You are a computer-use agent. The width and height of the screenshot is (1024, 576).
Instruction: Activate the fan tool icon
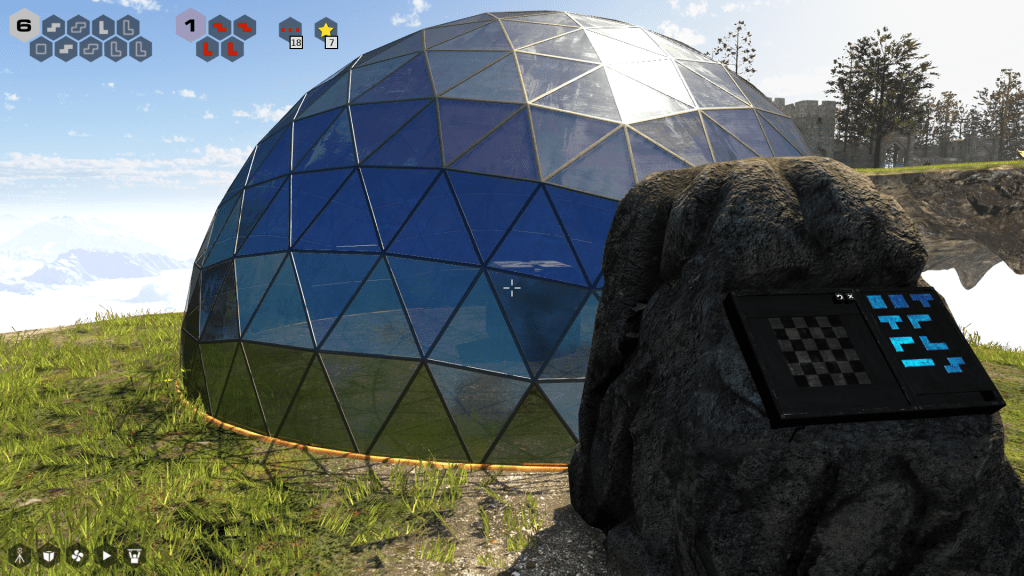click(x=77, y=555)
